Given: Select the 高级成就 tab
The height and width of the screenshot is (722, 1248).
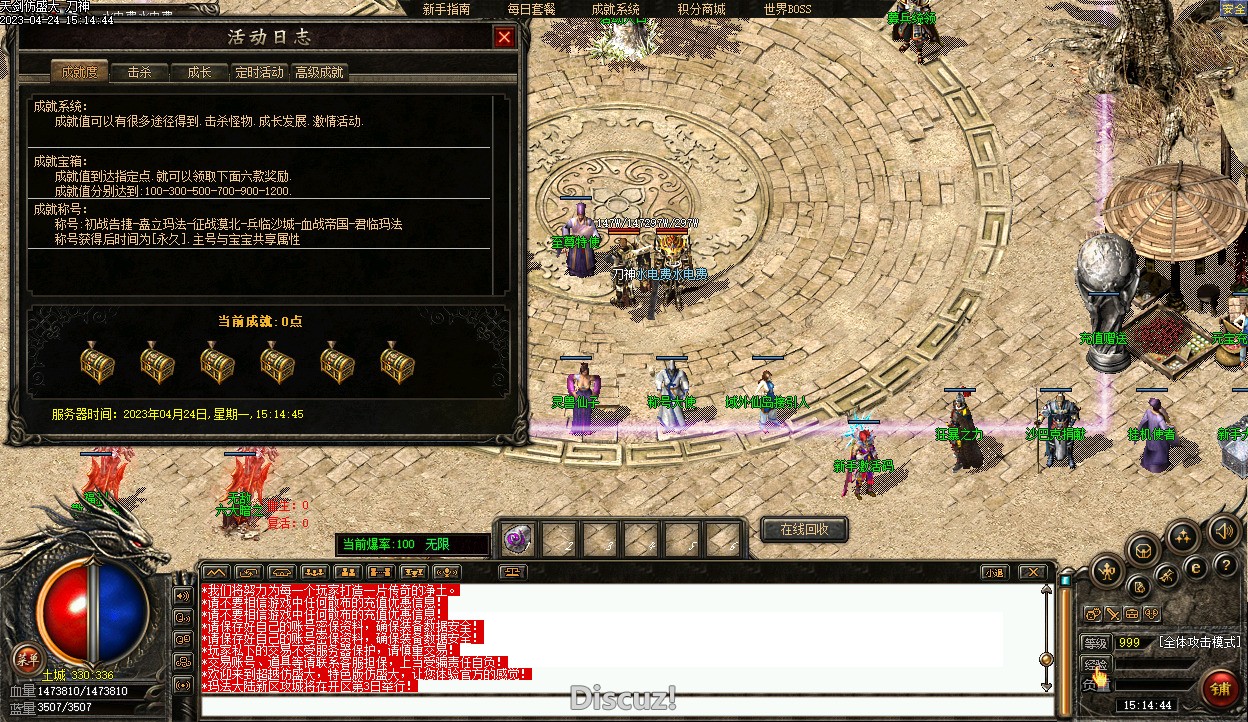Looking at the screenshot, I should tap(319, 72).
